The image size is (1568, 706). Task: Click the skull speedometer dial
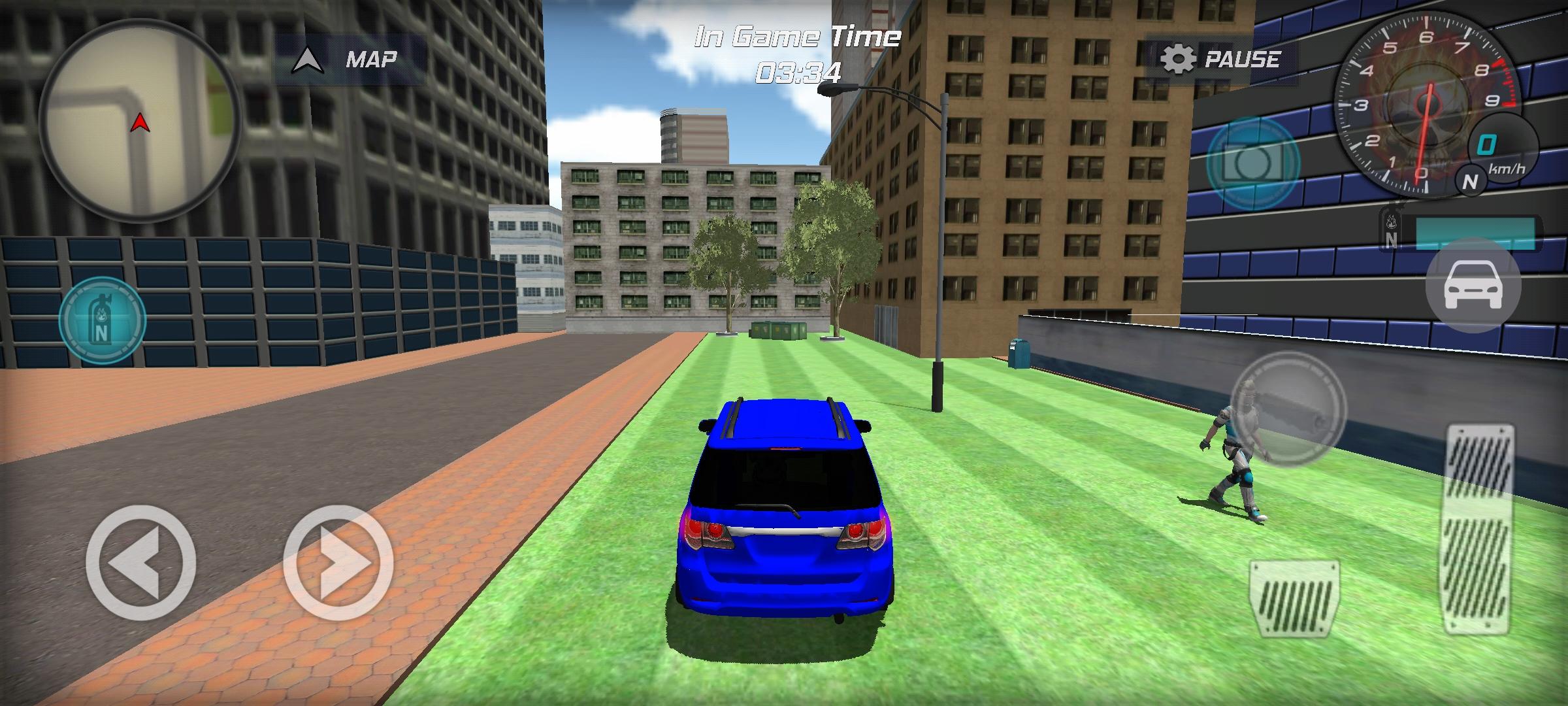click(x=1428, y=105)
